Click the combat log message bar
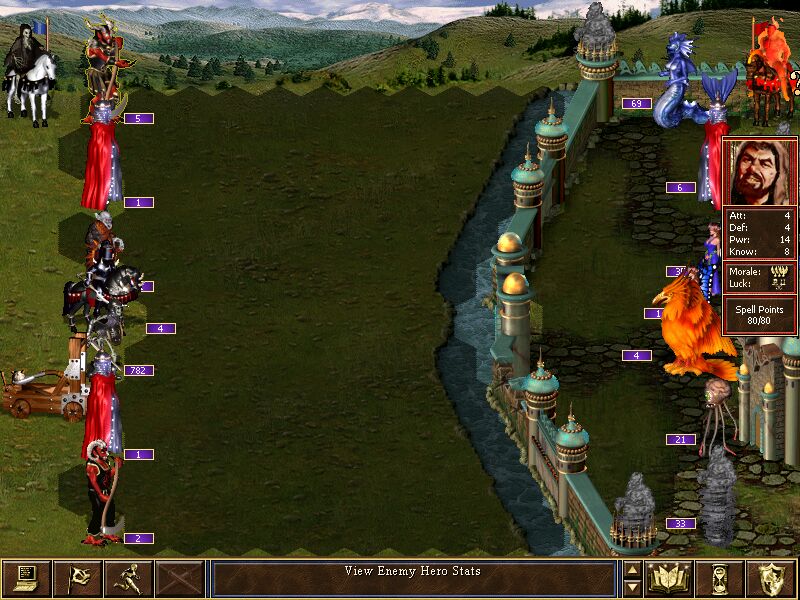This screenshot has height=600, width=800. (x=413, y=578)
